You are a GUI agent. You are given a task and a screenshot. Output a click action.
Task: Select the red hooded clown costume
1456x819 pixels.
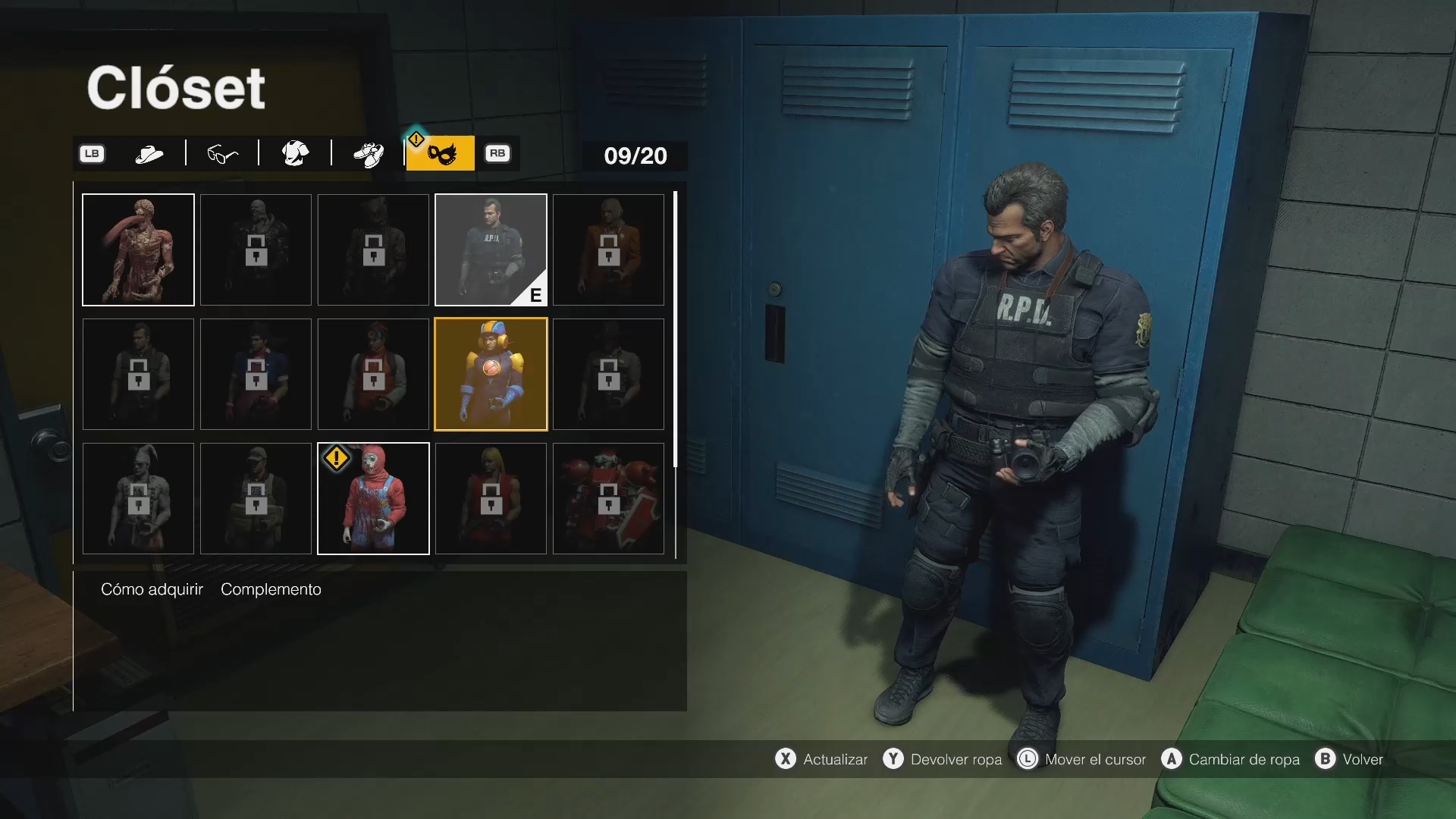click(373, 498)
